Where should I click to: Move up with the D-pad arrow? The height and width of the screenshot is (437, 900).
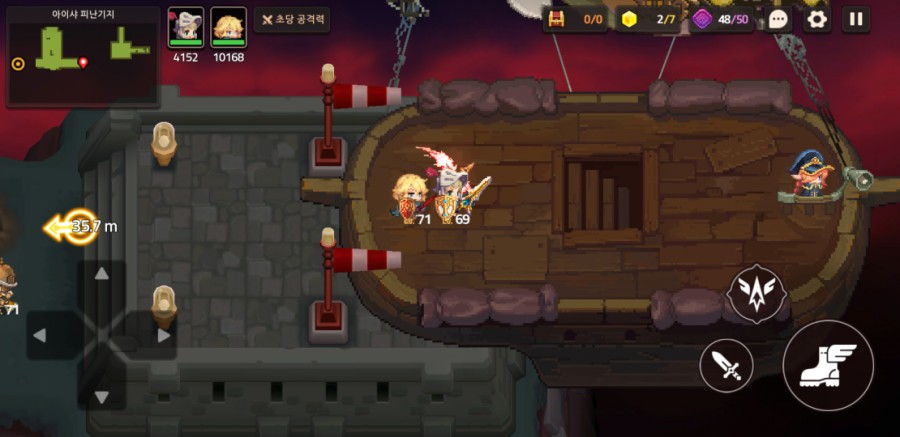point(101,275)
